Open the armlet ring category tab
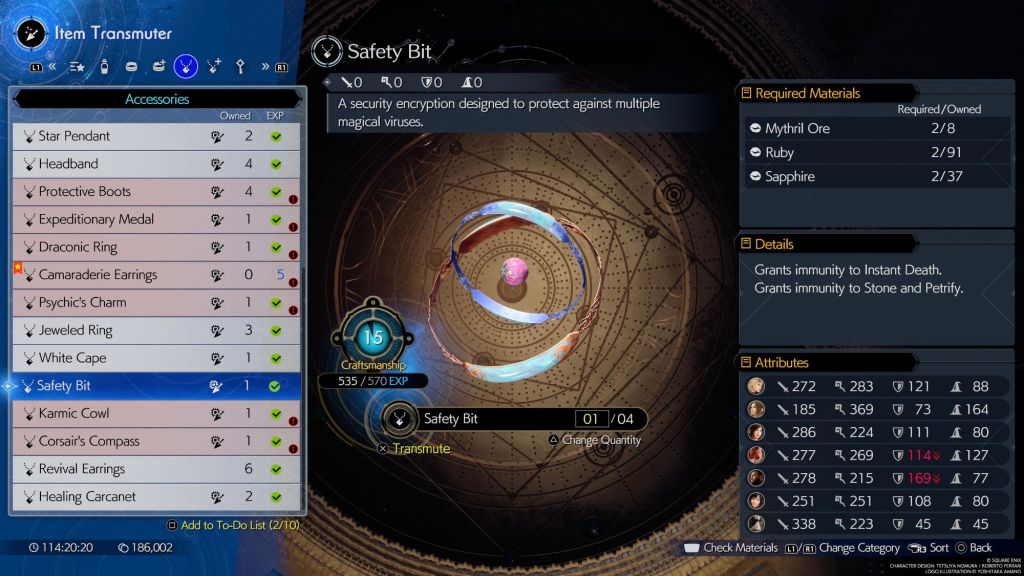This screenshot has height=576, width=1024. pos(131,66)
